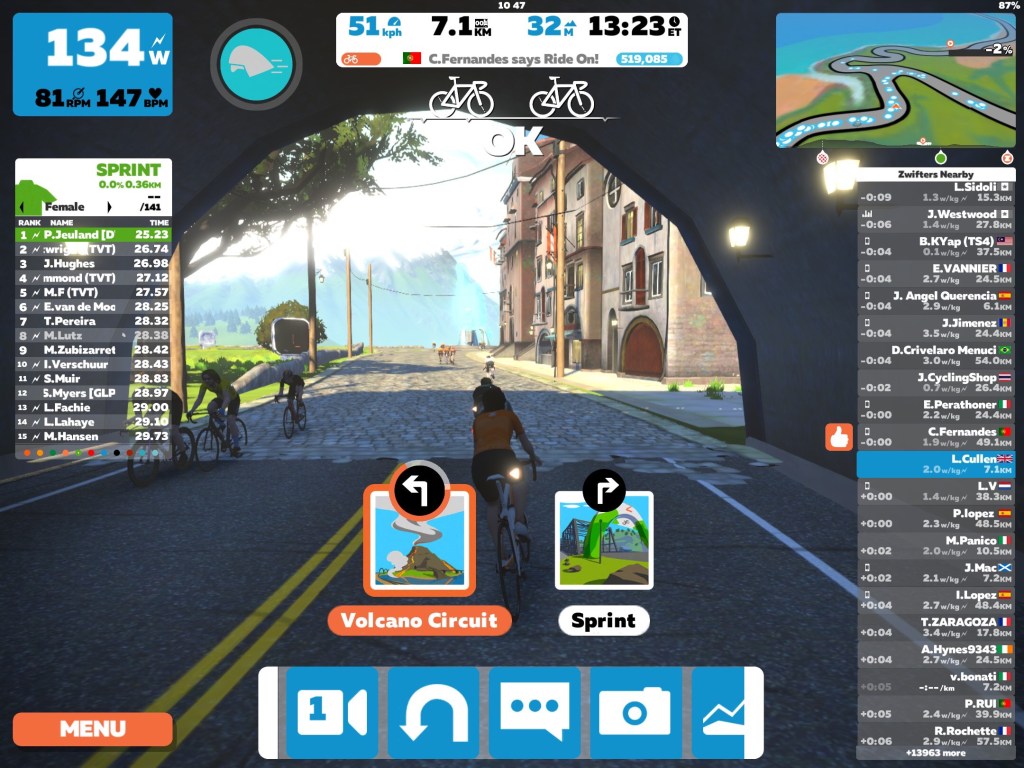Select the Sprint right turn option
This screenshot has width=1024, height=768.
[604, 540]
